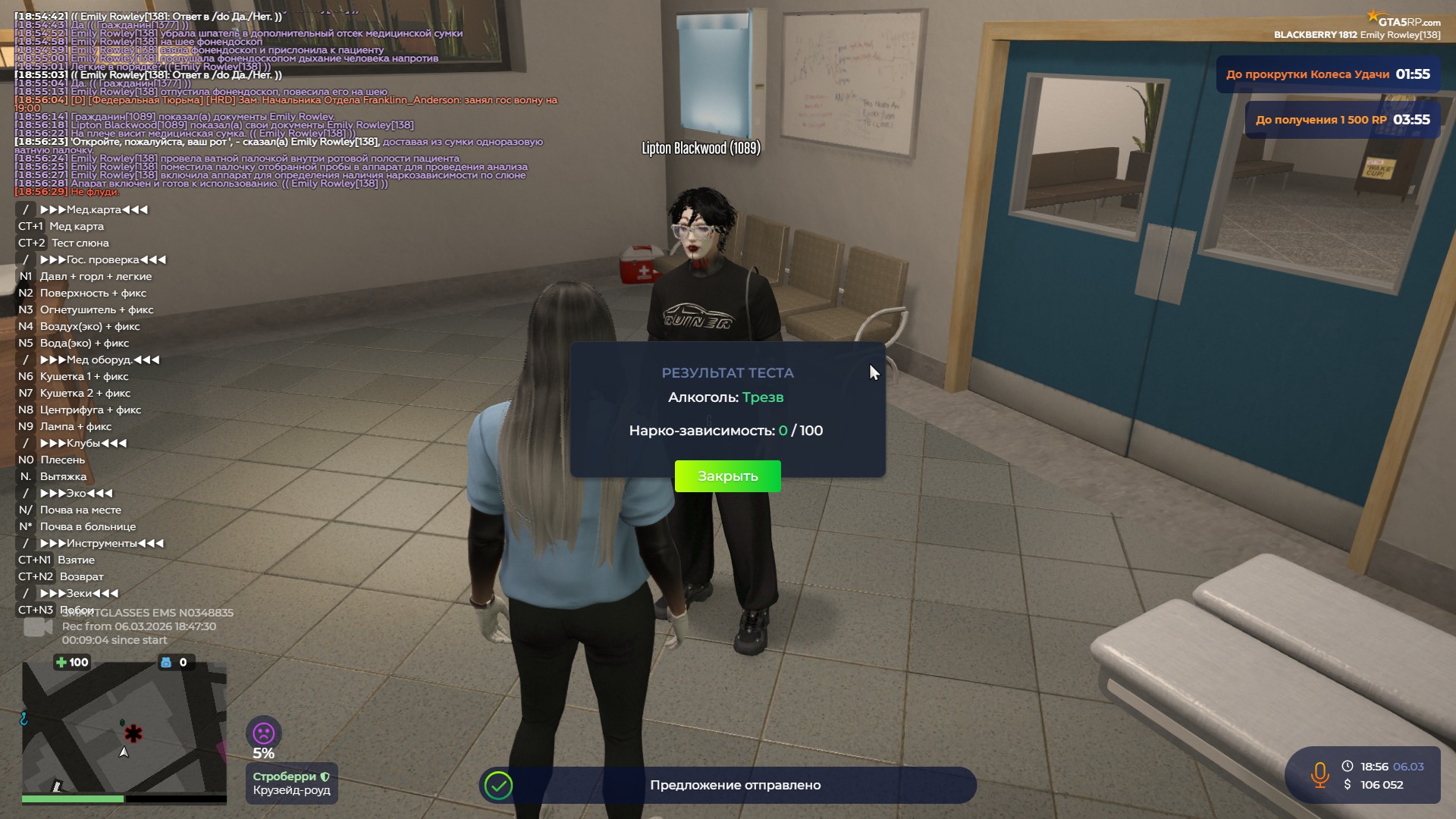Click the purple sad-face mood icon
This screenshot has width=1456, height=819.
coord(263,733)
